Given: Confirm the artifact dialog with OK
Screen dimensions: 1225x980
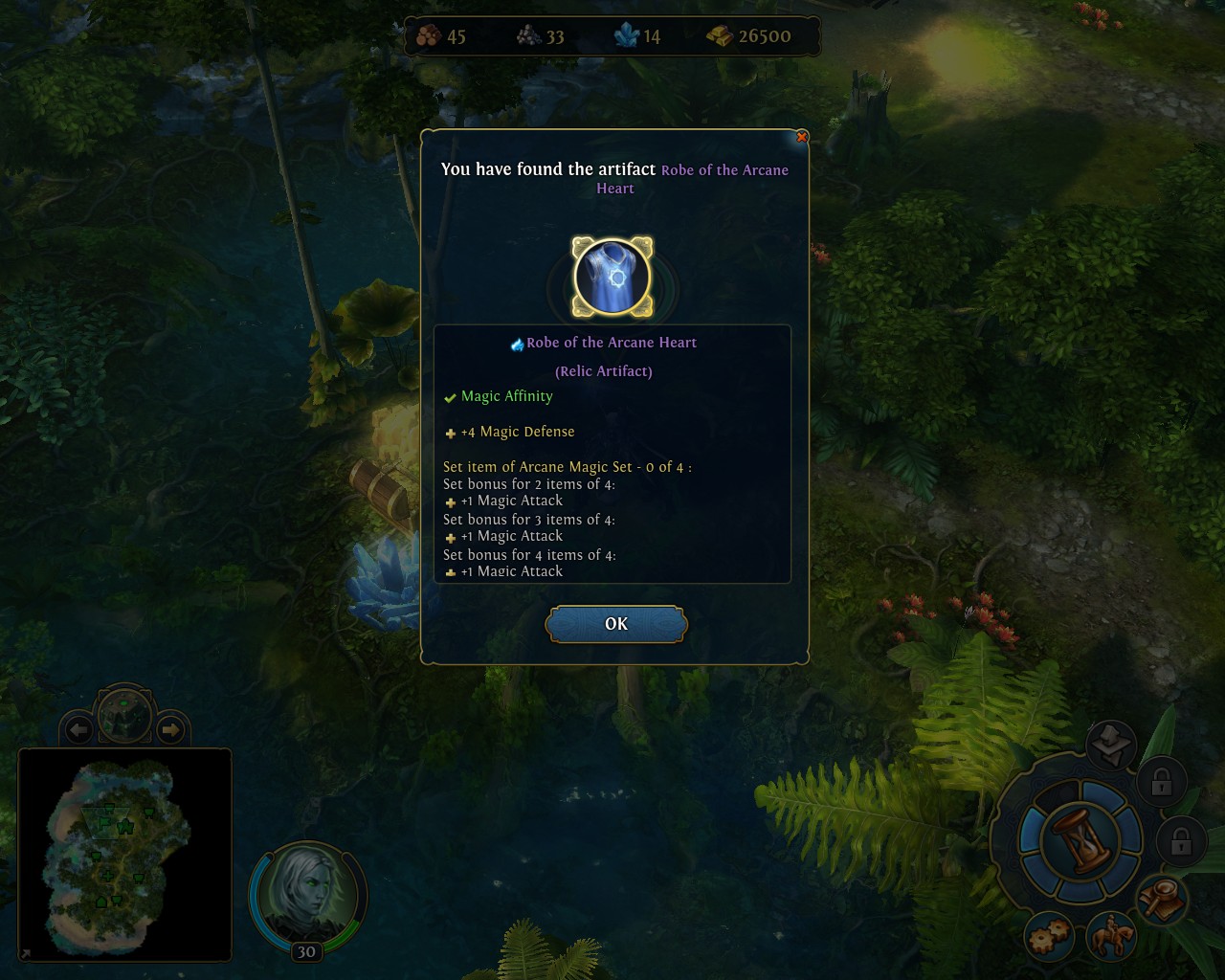Looking at the screenshot, I should pos(616,624).
